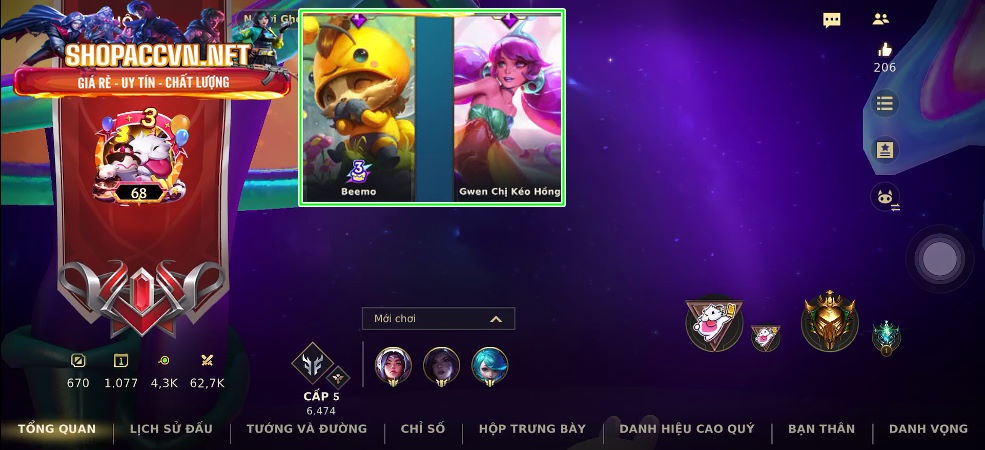Select the Gwen Chị Kéo Hồng skin card
Screen dimensions: 985x450
tap(509, 107)
